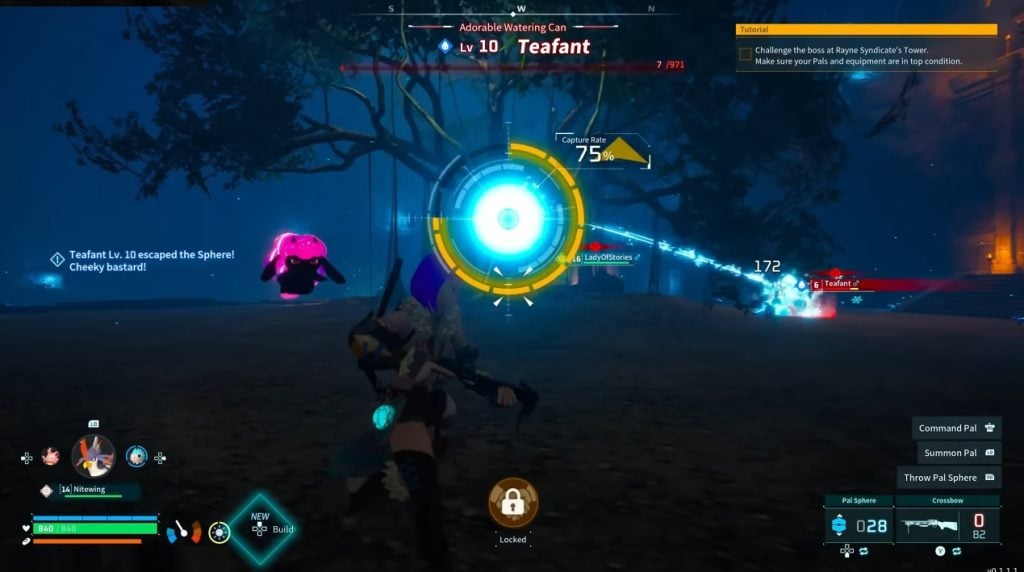This screenshot has width=1024, height=572.
Task: Open the Build diamond menu
Action: 261,528
